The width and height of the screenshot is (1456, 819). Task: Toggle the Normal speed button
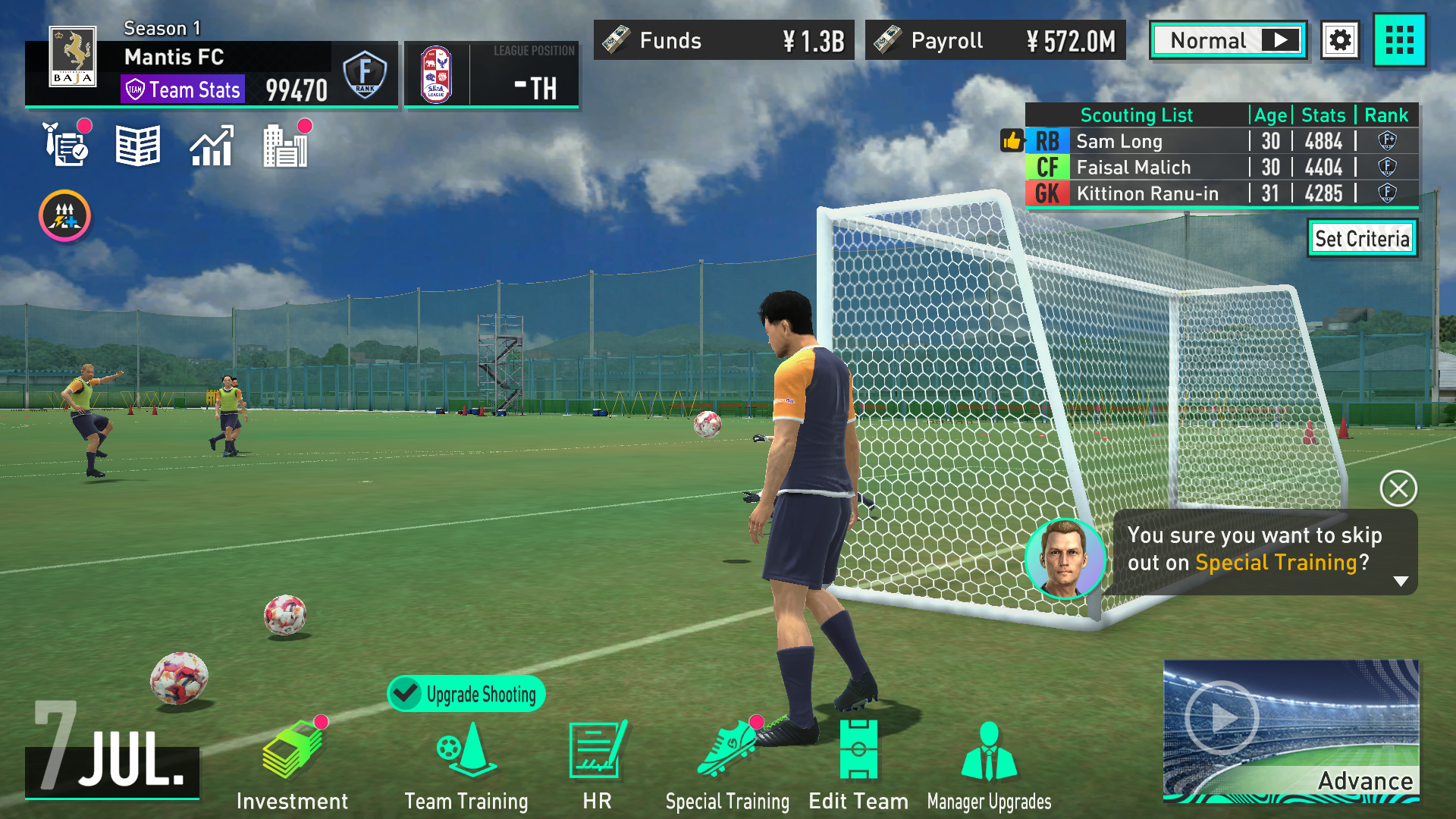pyautogui.click(x=1228, y=40)
